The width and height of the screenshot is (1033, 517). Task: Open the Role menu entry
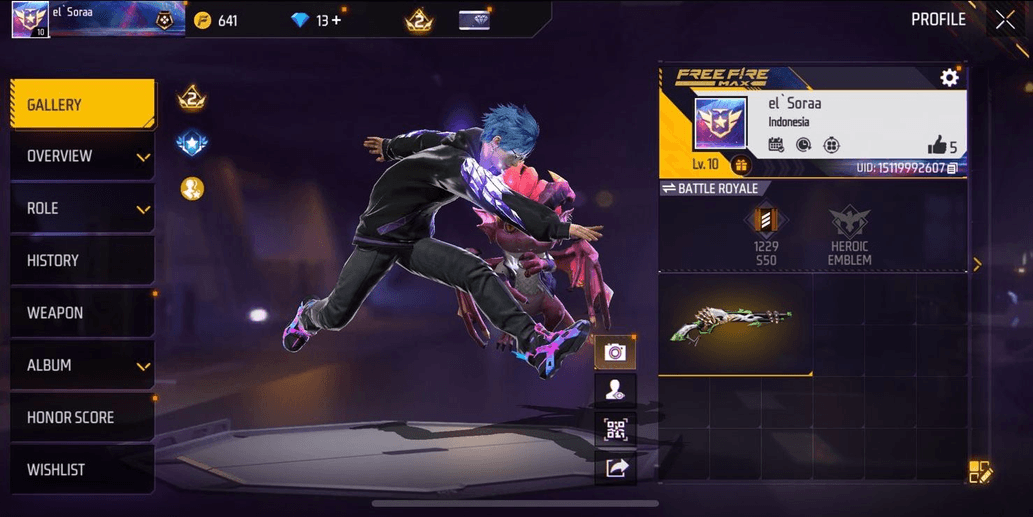(x=82, y=209)
